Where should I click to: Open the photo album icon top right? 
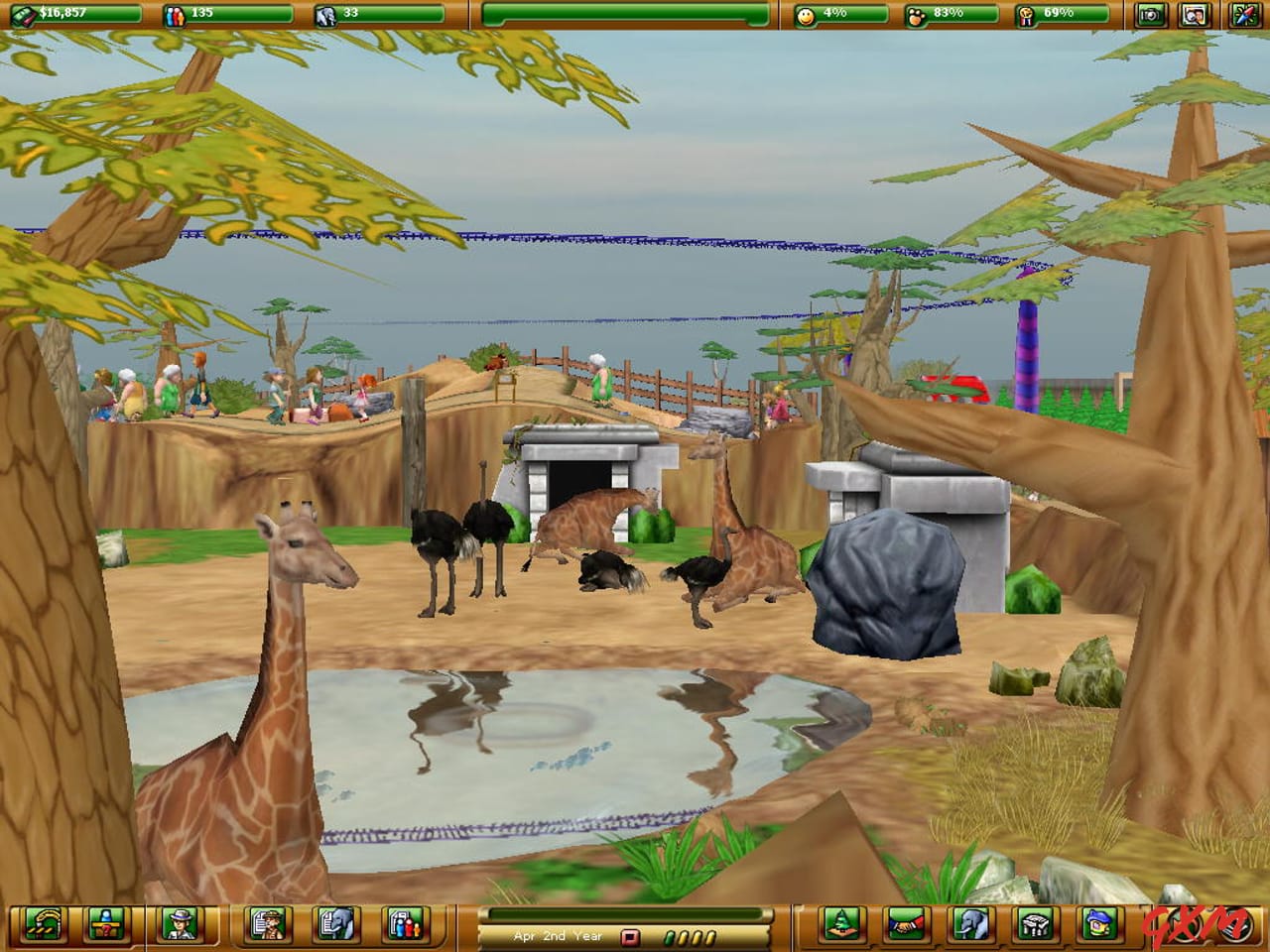(1194, 16)
